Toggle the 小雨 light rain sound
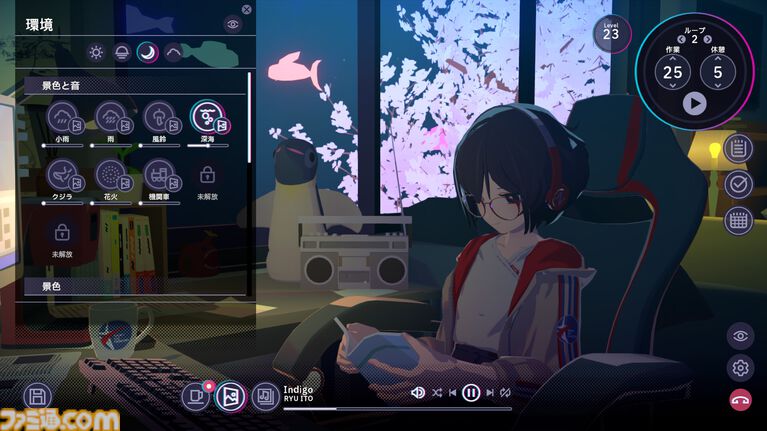 [x=63, y=118]
